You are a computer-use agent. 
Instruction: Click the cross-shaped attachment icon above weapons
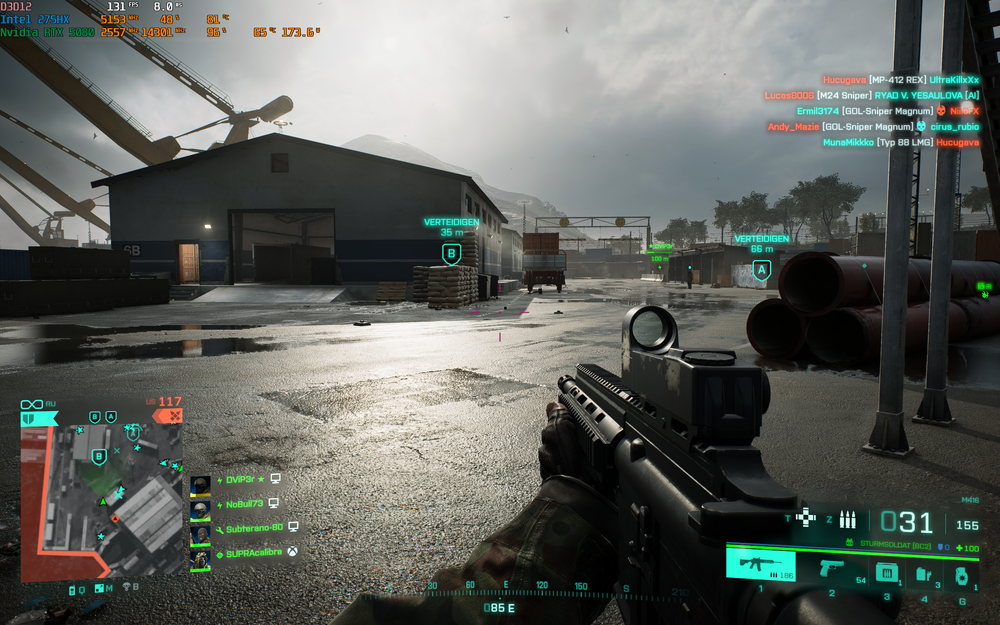(806, 517)
